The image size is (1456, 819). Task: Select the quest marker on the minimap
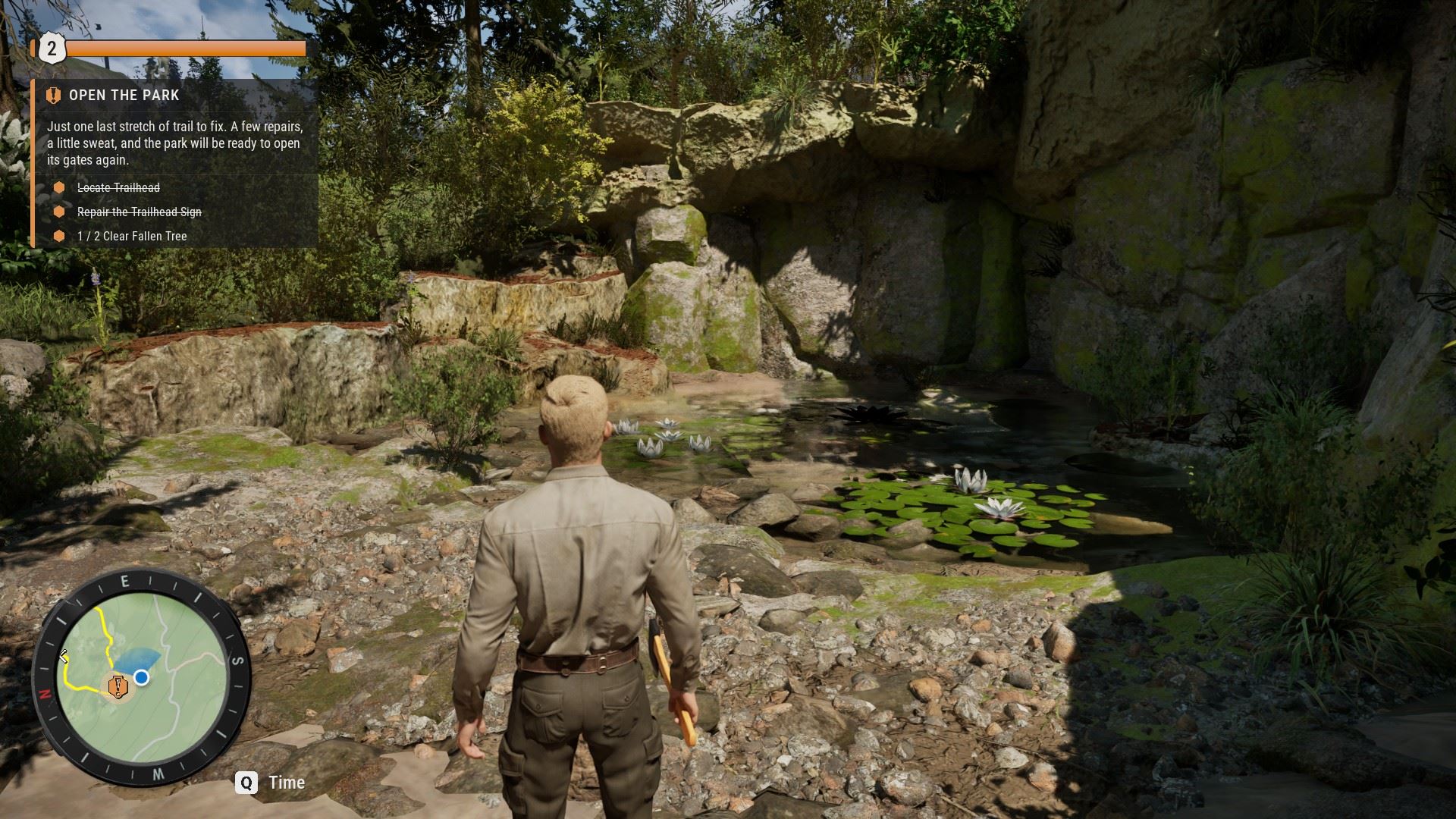tap(118, 686)
